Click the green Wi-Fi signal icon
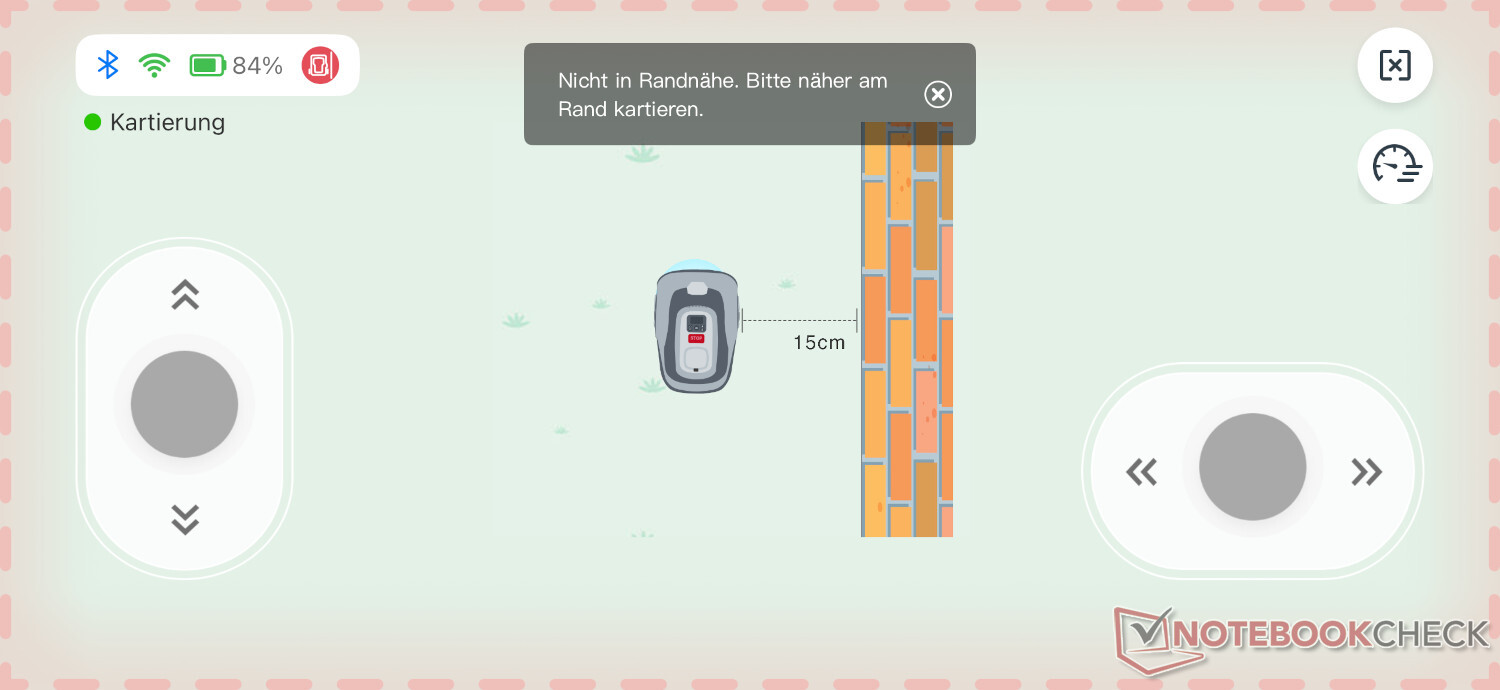This screenshot has width=1500, height=690. 154,66
